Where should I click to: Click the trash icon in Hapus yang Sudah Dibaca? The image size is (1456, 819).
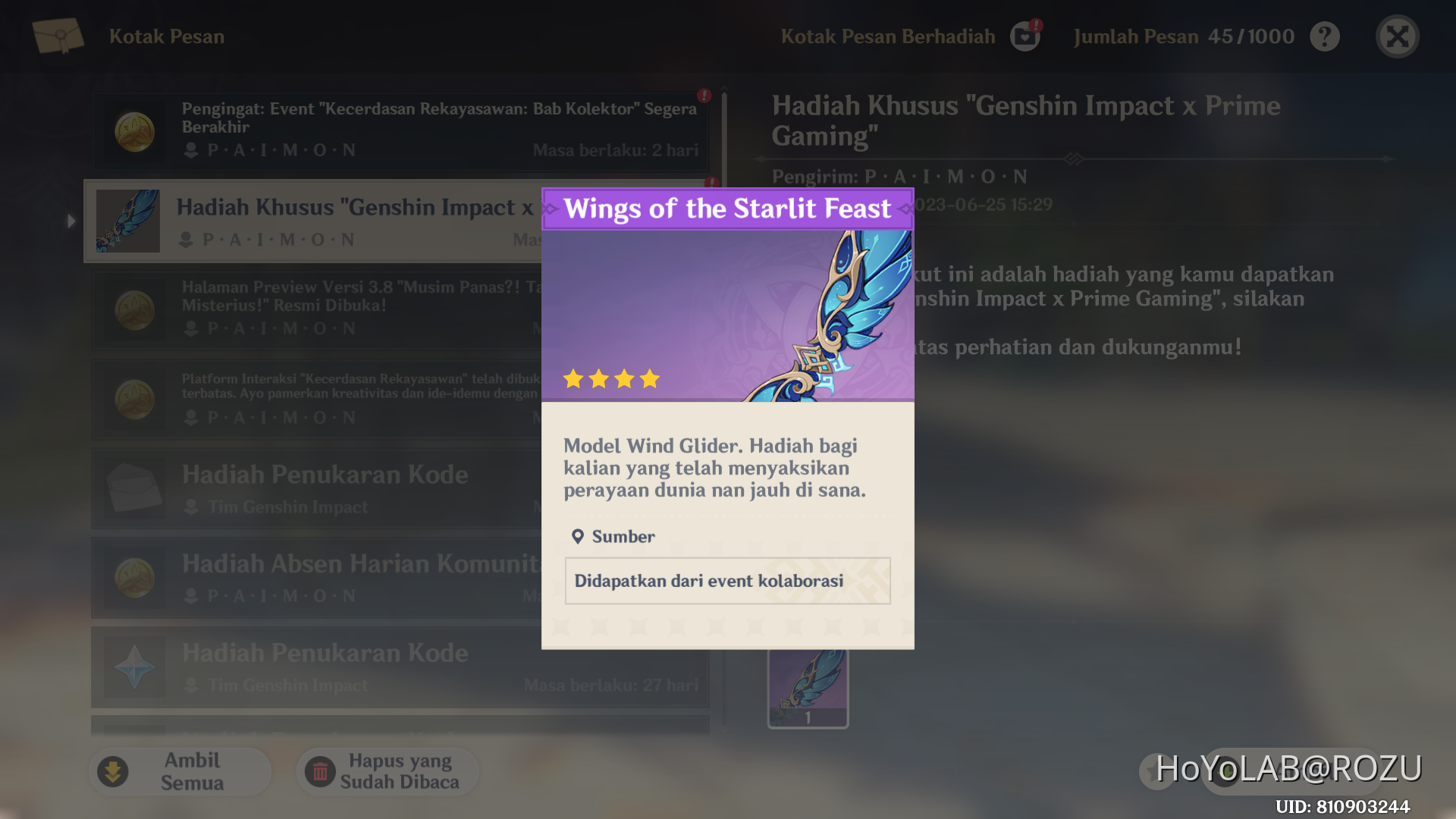coord(322,771)
